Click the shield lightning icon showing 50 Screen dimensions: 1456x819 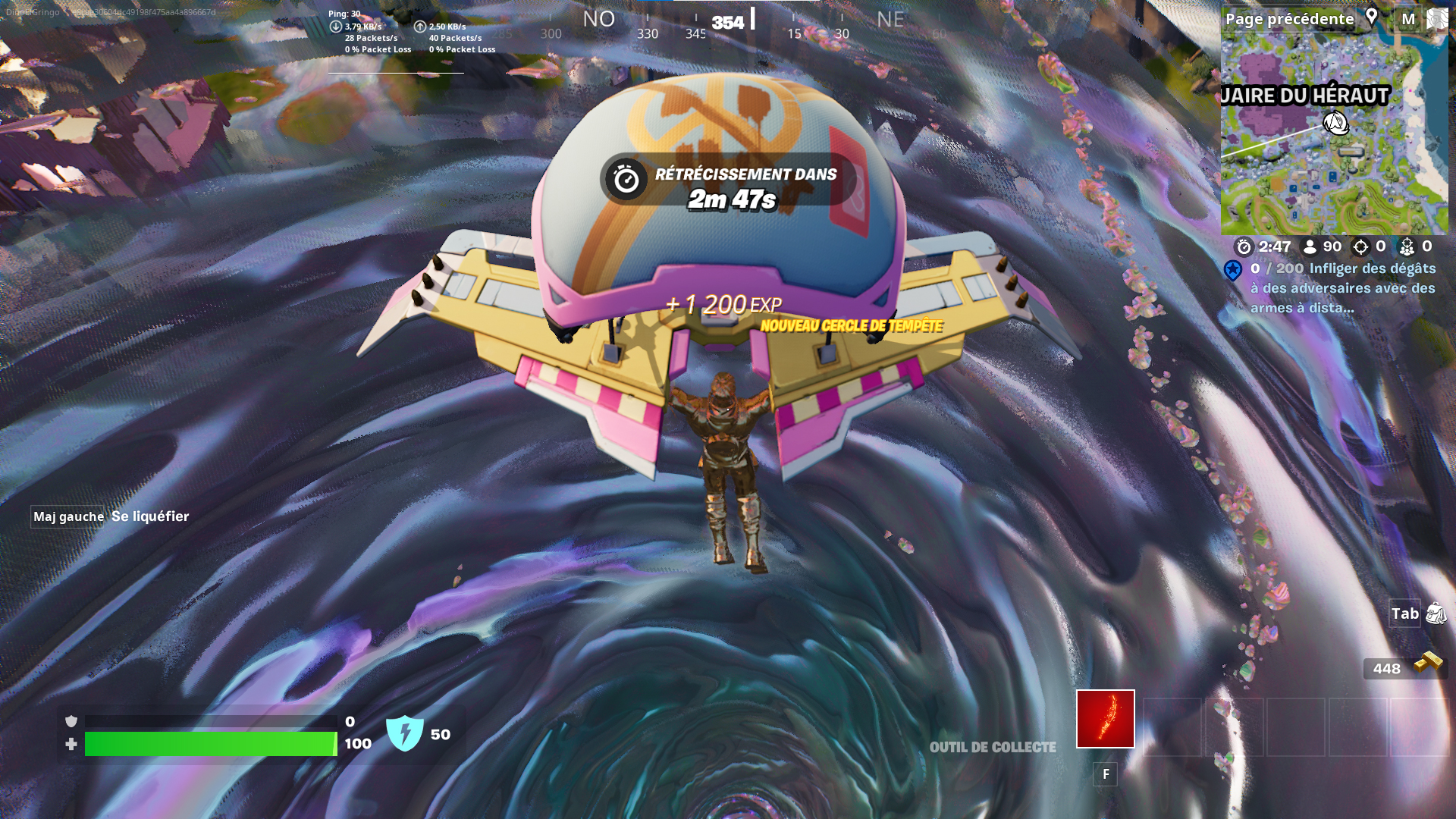coord(405,733)
